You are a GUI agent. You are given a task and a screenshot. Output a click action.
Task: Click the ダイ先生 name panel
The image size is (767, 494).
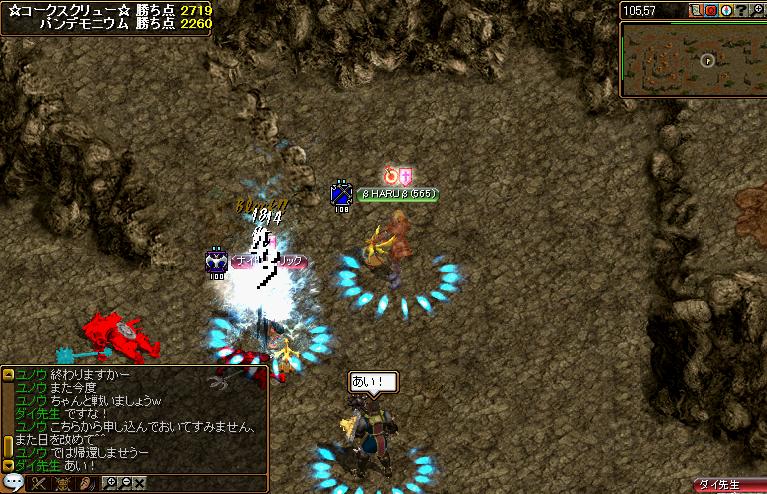(729, 484)
